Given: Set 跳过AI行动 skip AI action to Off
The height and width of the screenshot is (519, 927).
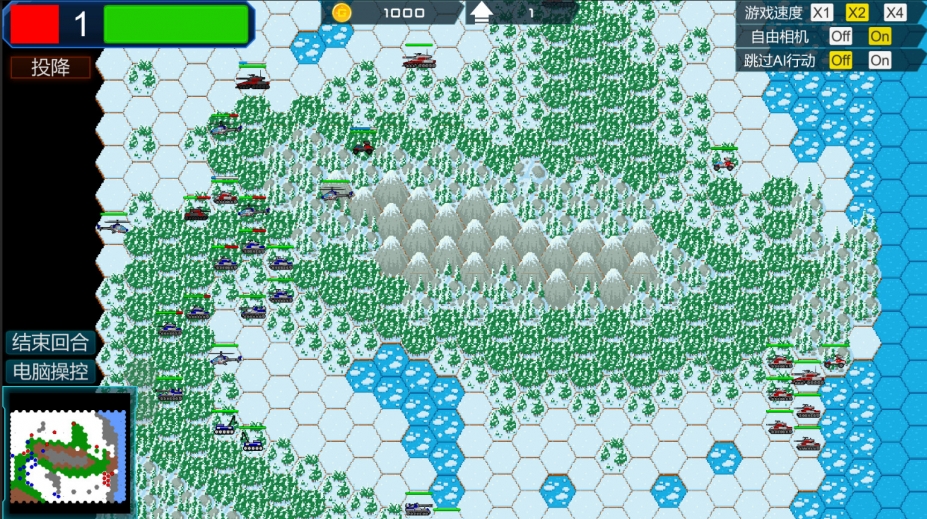Looking at the screenshot, I should [840, 60].
